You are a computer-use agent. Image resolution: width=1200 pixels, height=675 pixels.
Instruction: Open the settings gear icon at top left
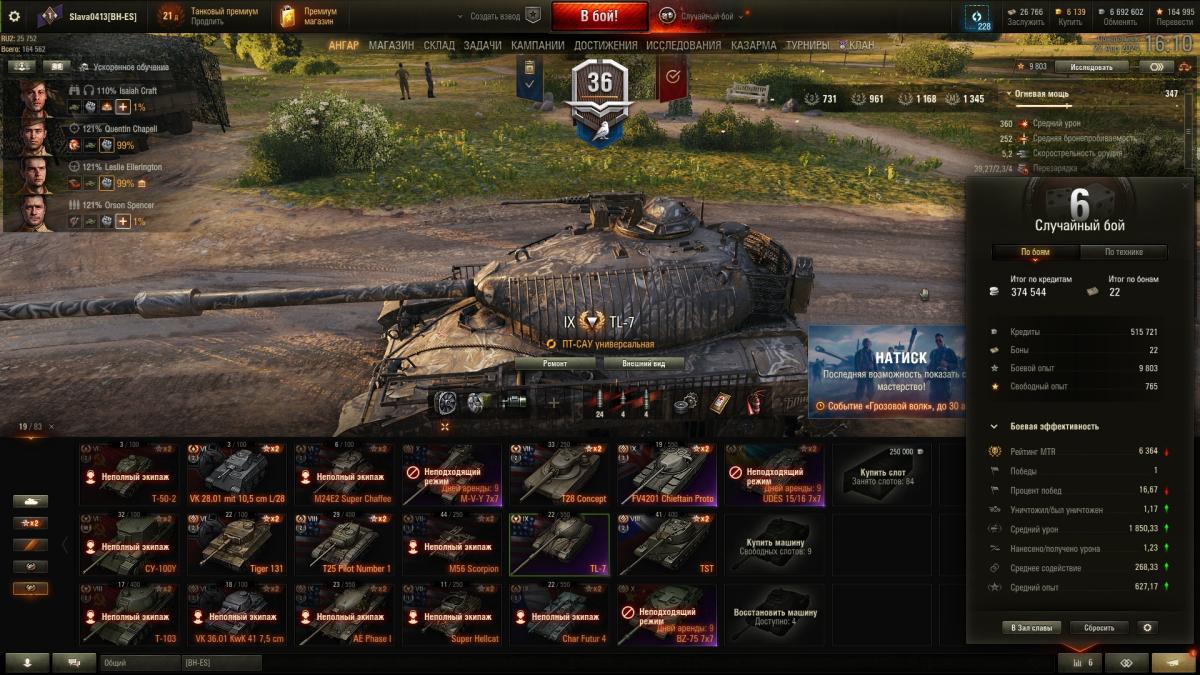[14, 16]
